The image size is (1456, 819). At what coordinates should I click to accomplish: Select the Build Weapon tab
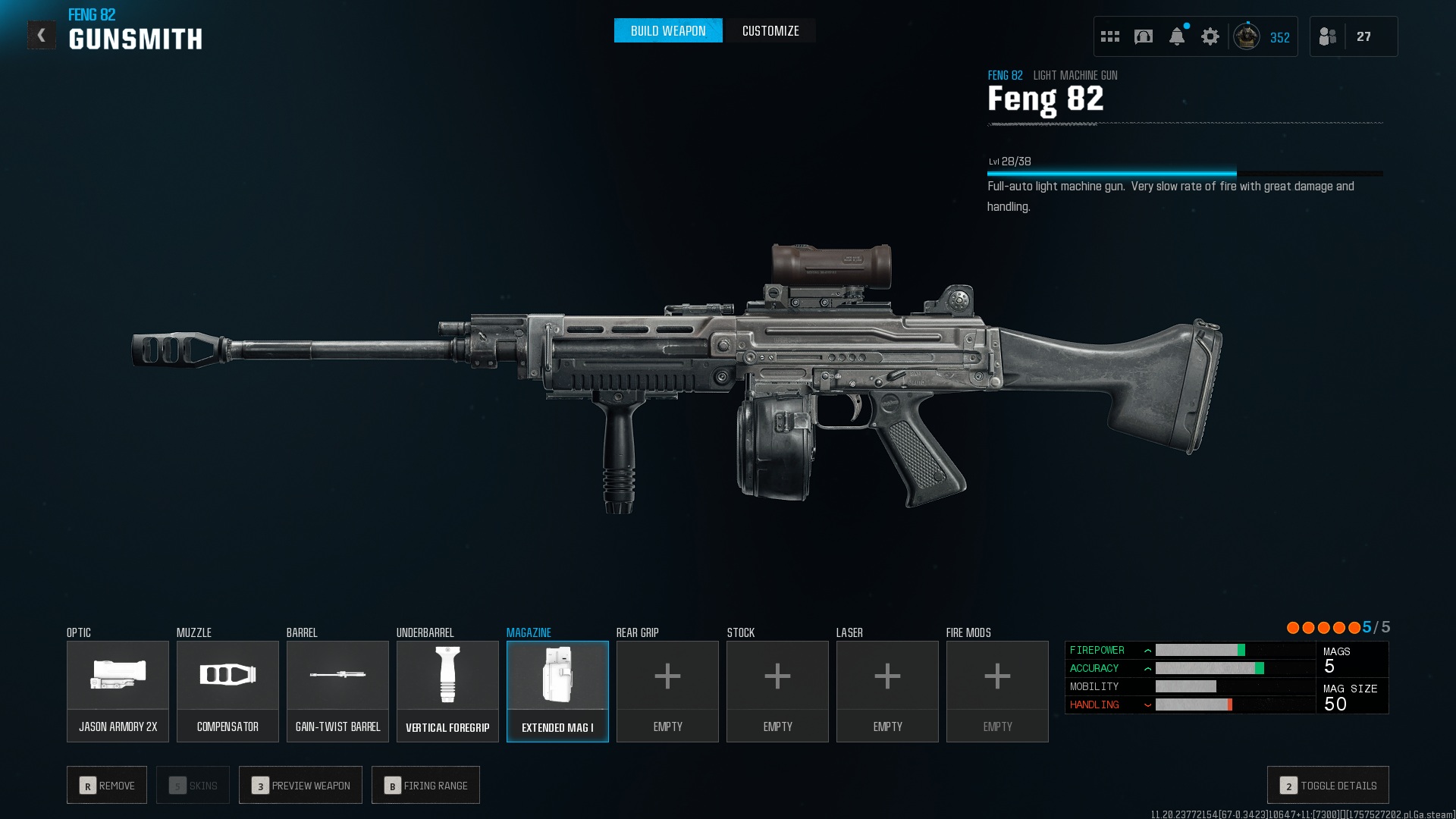pos(668,31)
